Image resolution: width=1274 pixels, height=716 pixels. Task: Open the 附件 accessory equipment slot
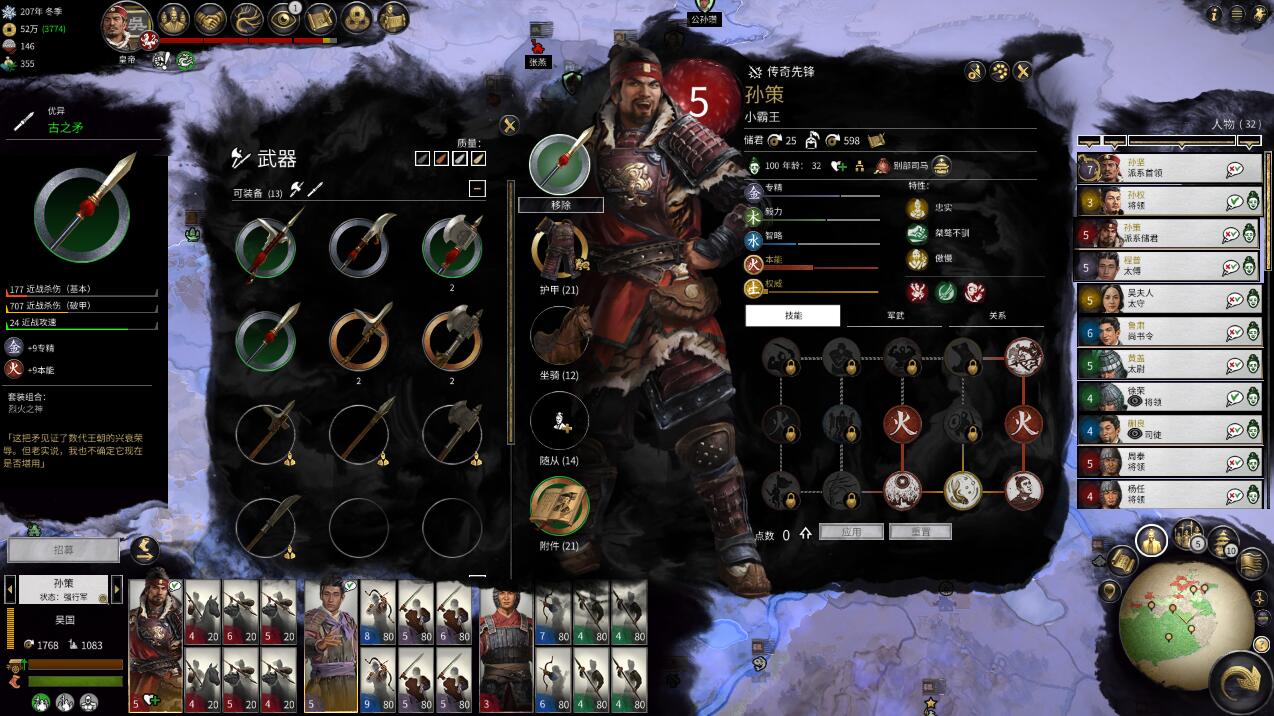click(x=559, y=506)
